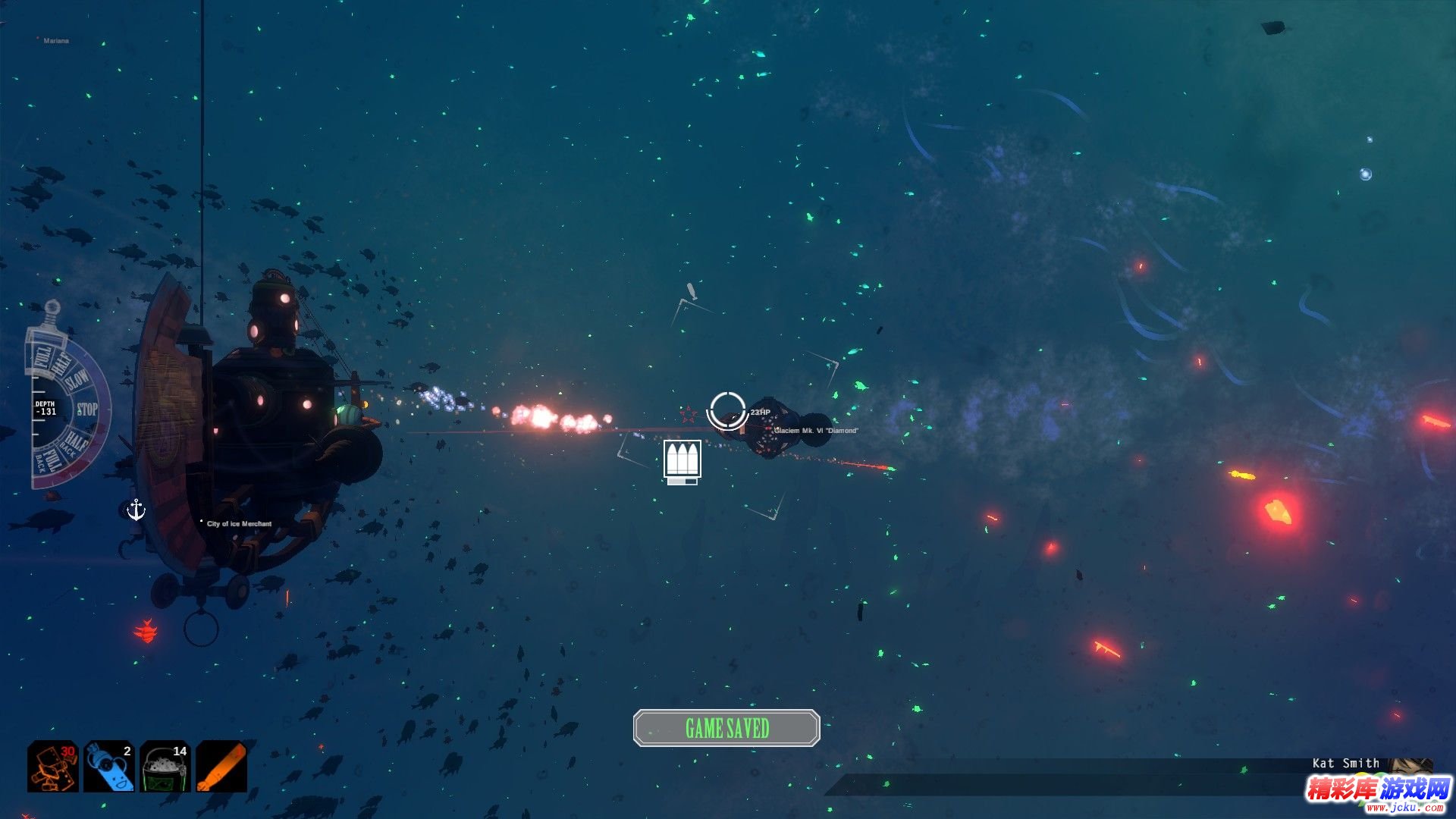Select the City of Ice Merchant marker label

(239, 524)
